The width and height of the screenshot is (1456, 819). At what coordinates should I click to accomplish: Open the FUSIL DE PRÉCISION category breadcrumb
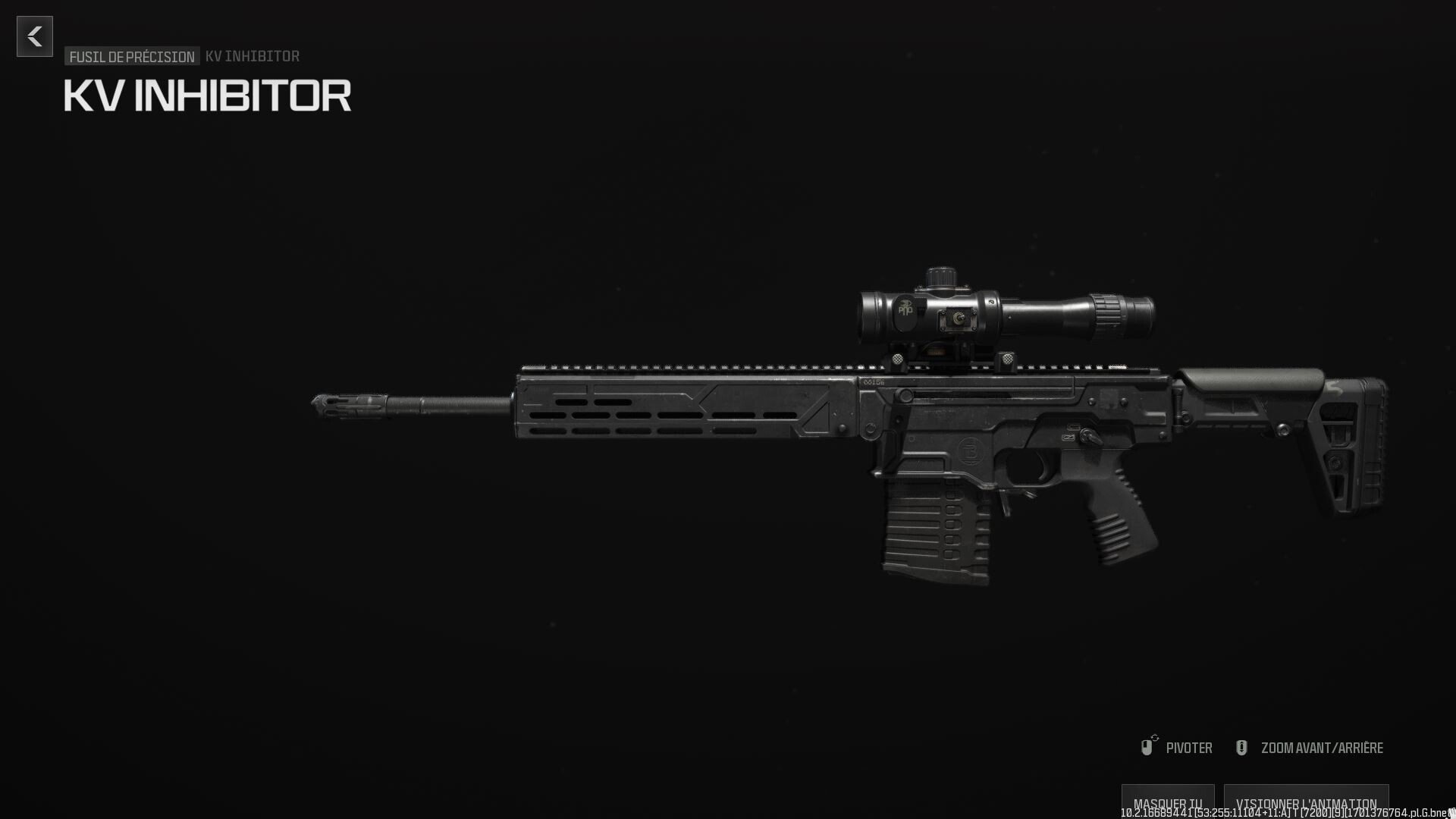click(130, 56)
